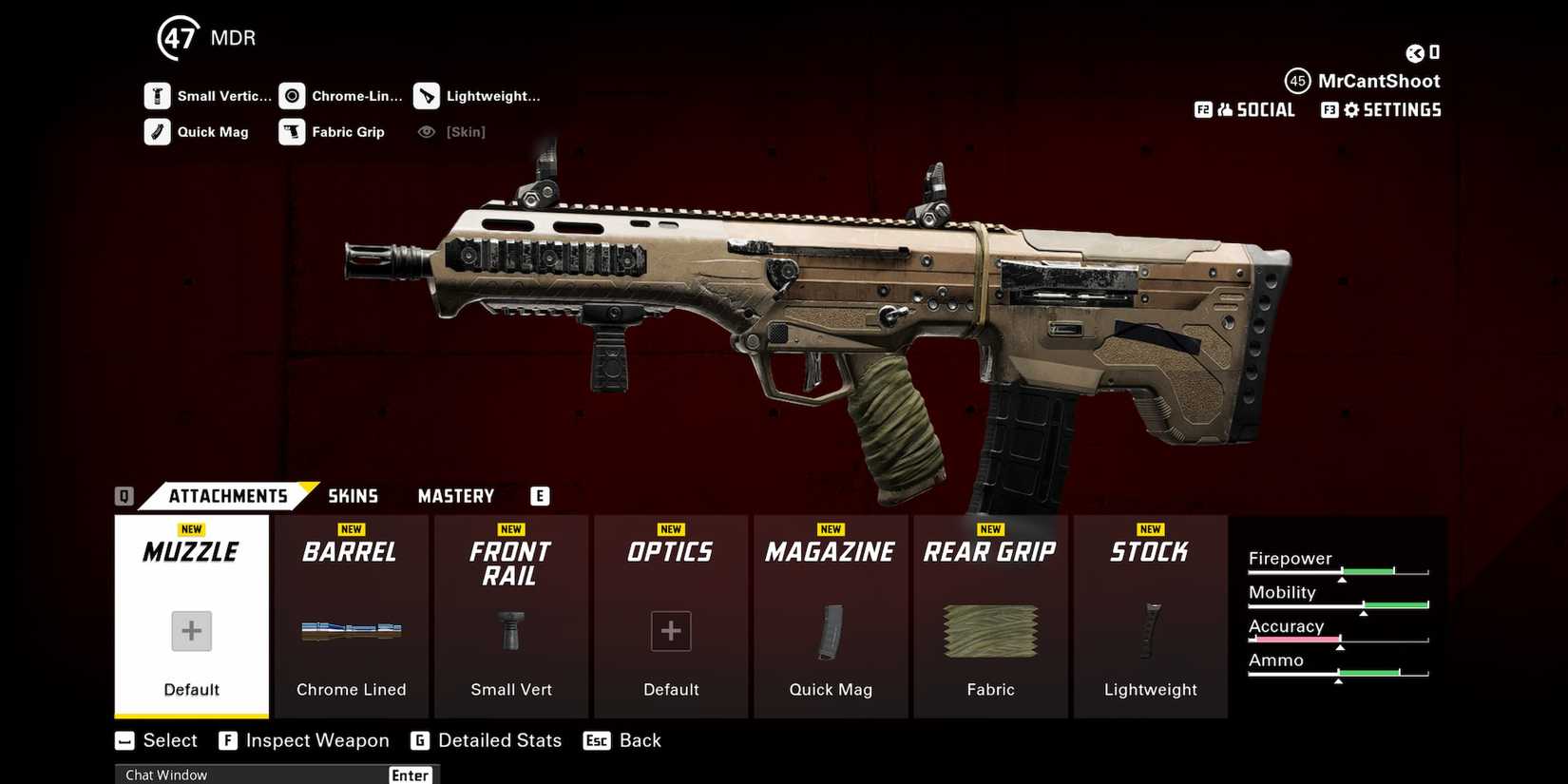This screenshot has width=1568, height=784.
Task: Select the Fabric Grip attachment icon
Action: 293,131
